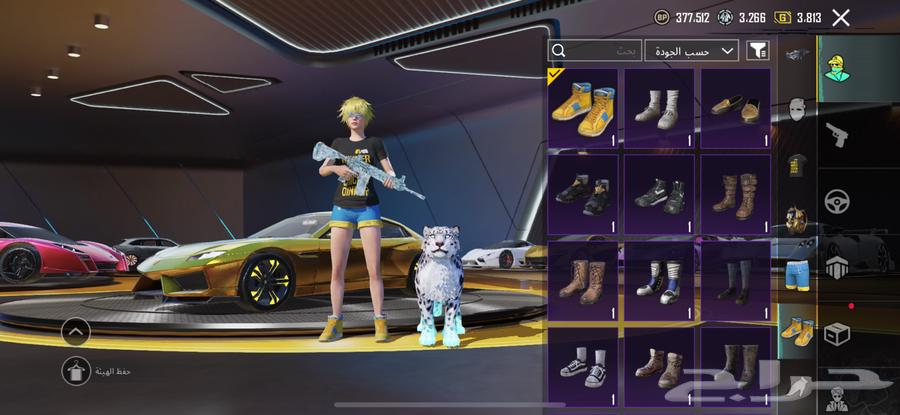Screen dimensions: 900x415
Task: Show the black t-shirt category
Action: pos(797,165)
